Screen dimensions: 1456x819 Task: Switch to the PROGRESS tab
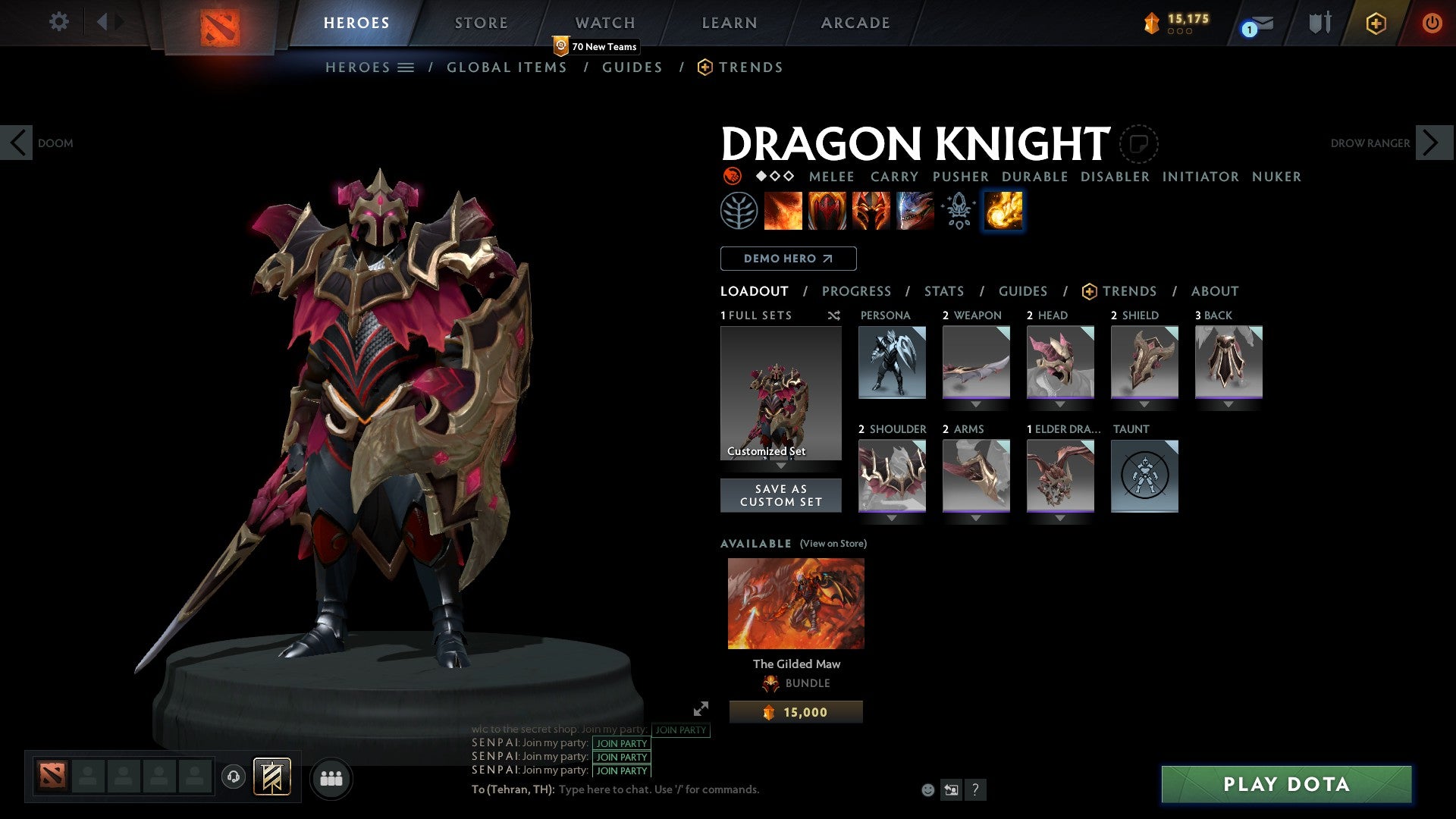tap(857, 290)
